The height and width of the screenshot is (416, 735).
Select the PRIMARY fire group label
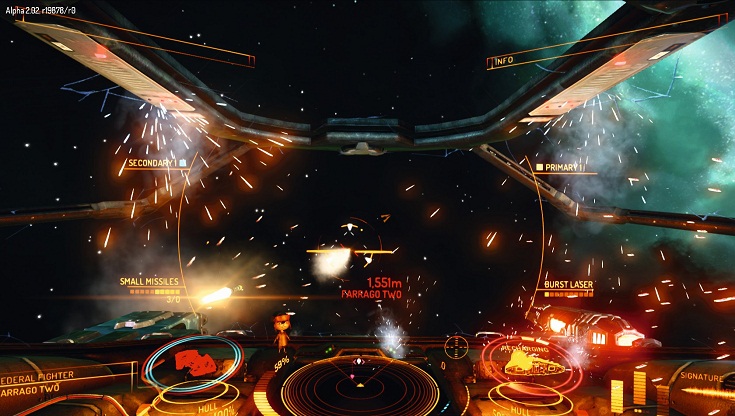coord(561,168)
